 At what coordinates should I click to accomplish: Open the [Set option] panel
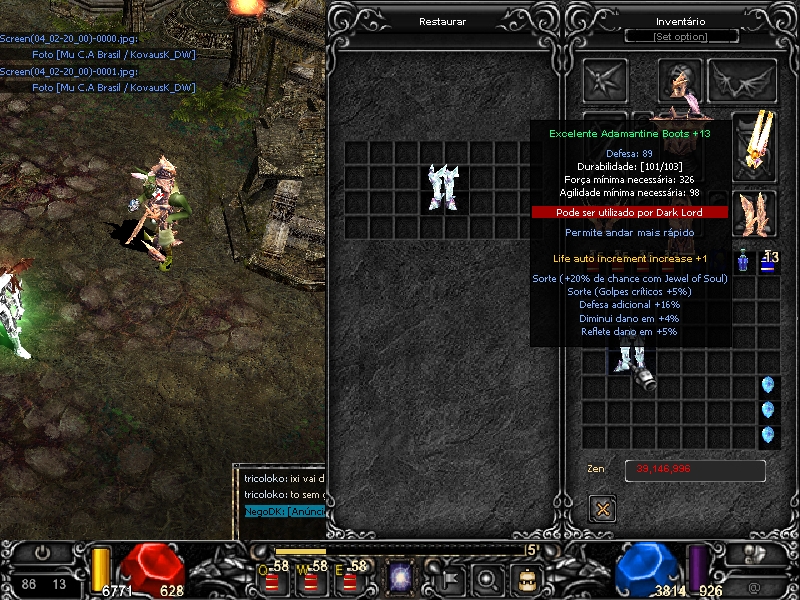[x=680, y=37]
